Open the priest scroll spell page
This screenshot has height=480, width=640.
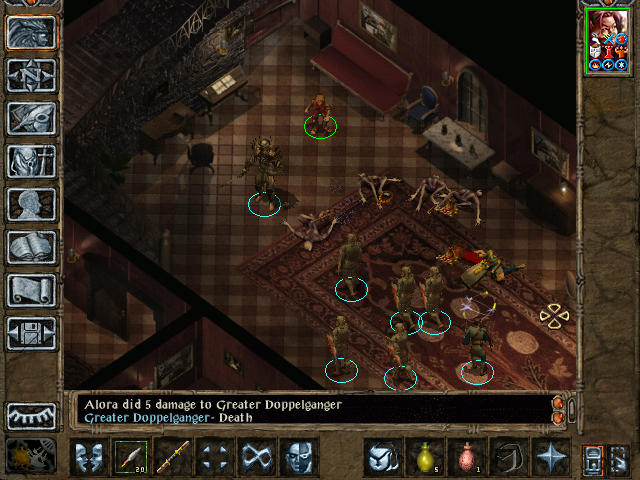31,290
